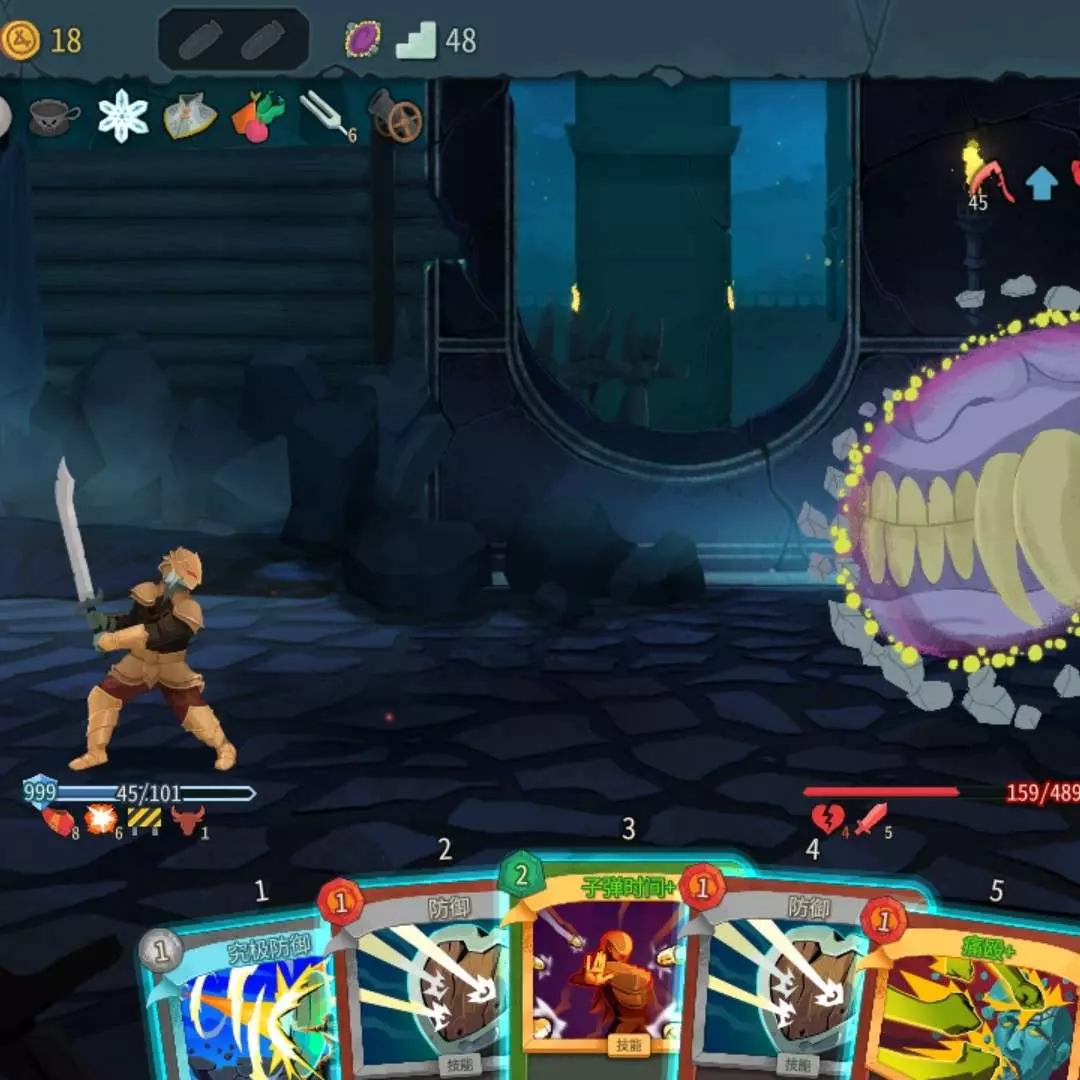This screenshot has width=1080, height=1080.
Task: Inspect the enemy's red sword status
Action: tap(871, 820)
